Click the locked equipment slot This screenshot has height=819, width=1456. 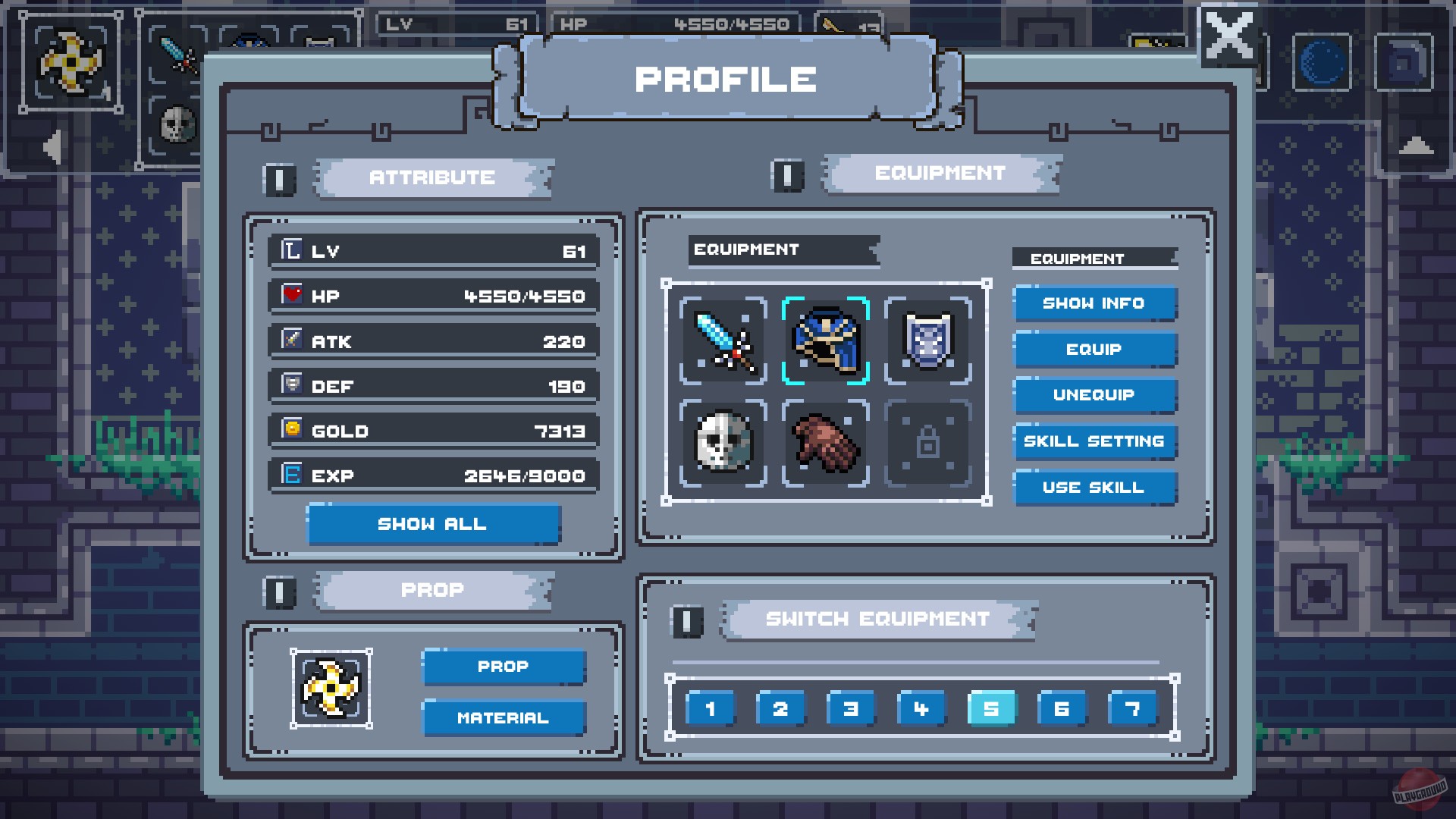pyautogui.click(x=927, y=444)
